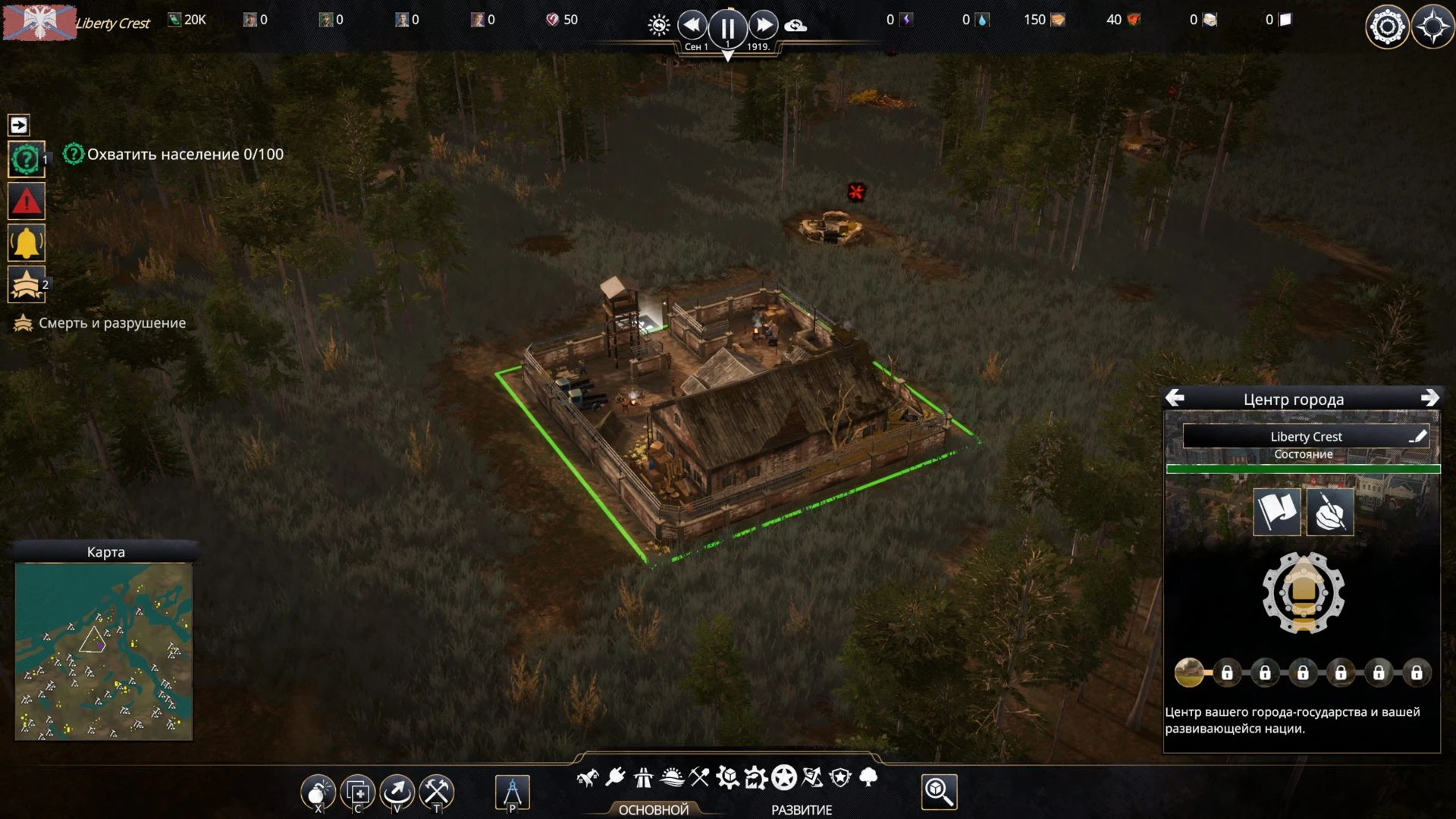Switch to the ОСНОВНОЙ tab
This screenshot has height=819, width=1456.
(653, 810)
